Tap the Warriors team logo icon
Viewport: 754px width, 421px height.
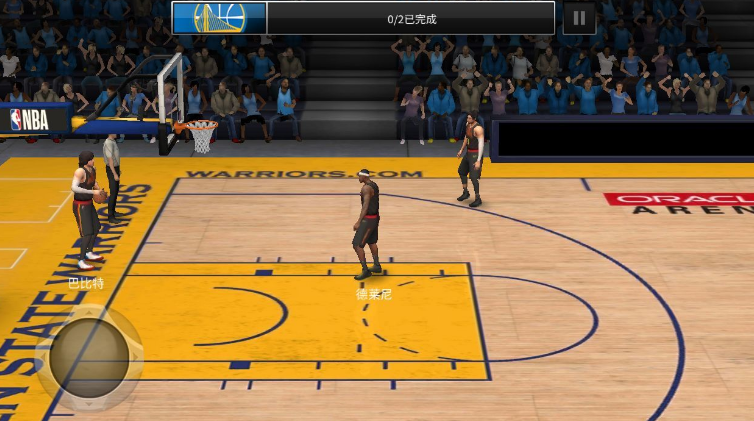click(219, 18)
